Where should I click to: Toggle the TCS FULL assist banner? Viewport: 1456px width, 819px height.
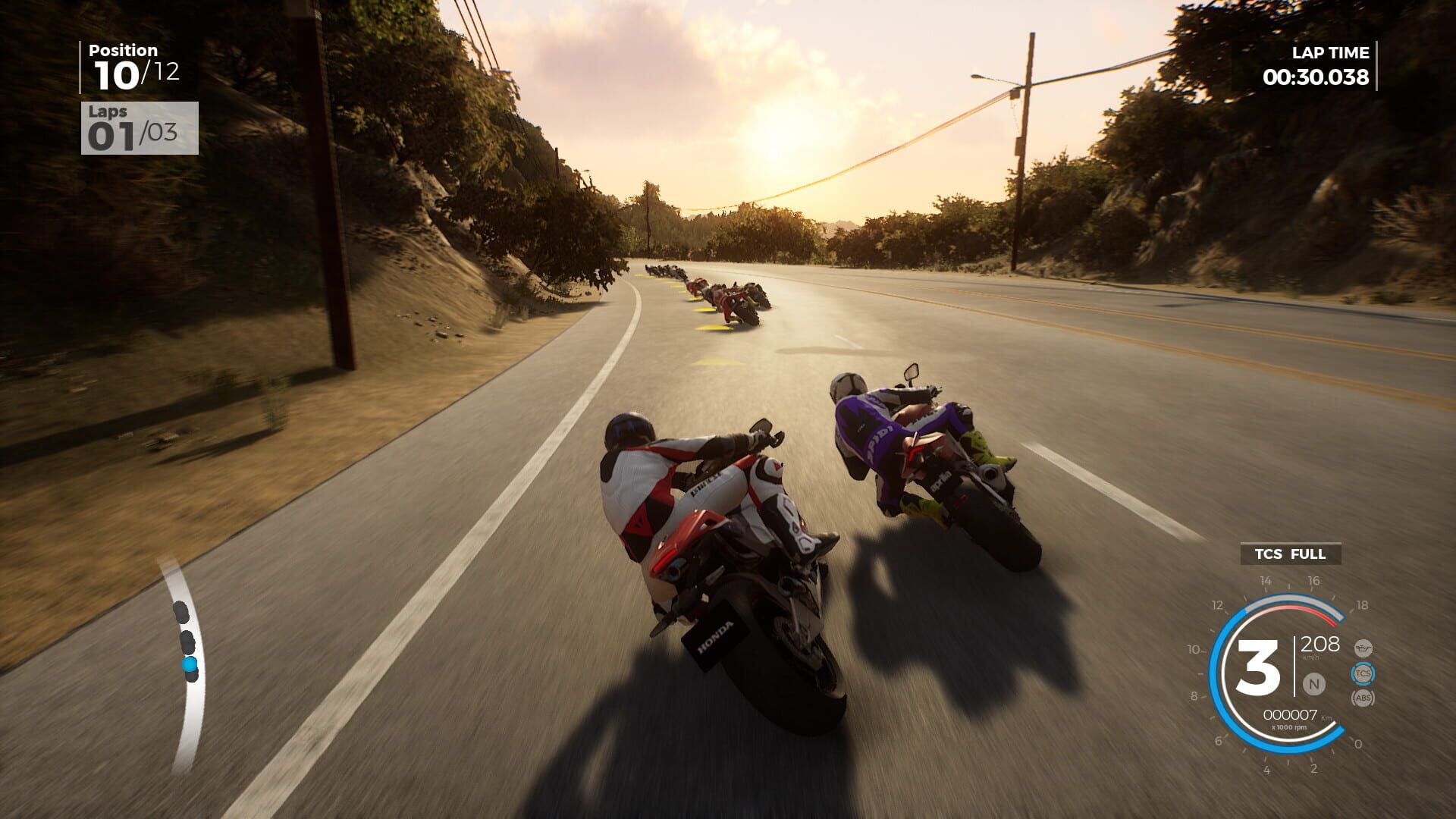click(1290, 554)
